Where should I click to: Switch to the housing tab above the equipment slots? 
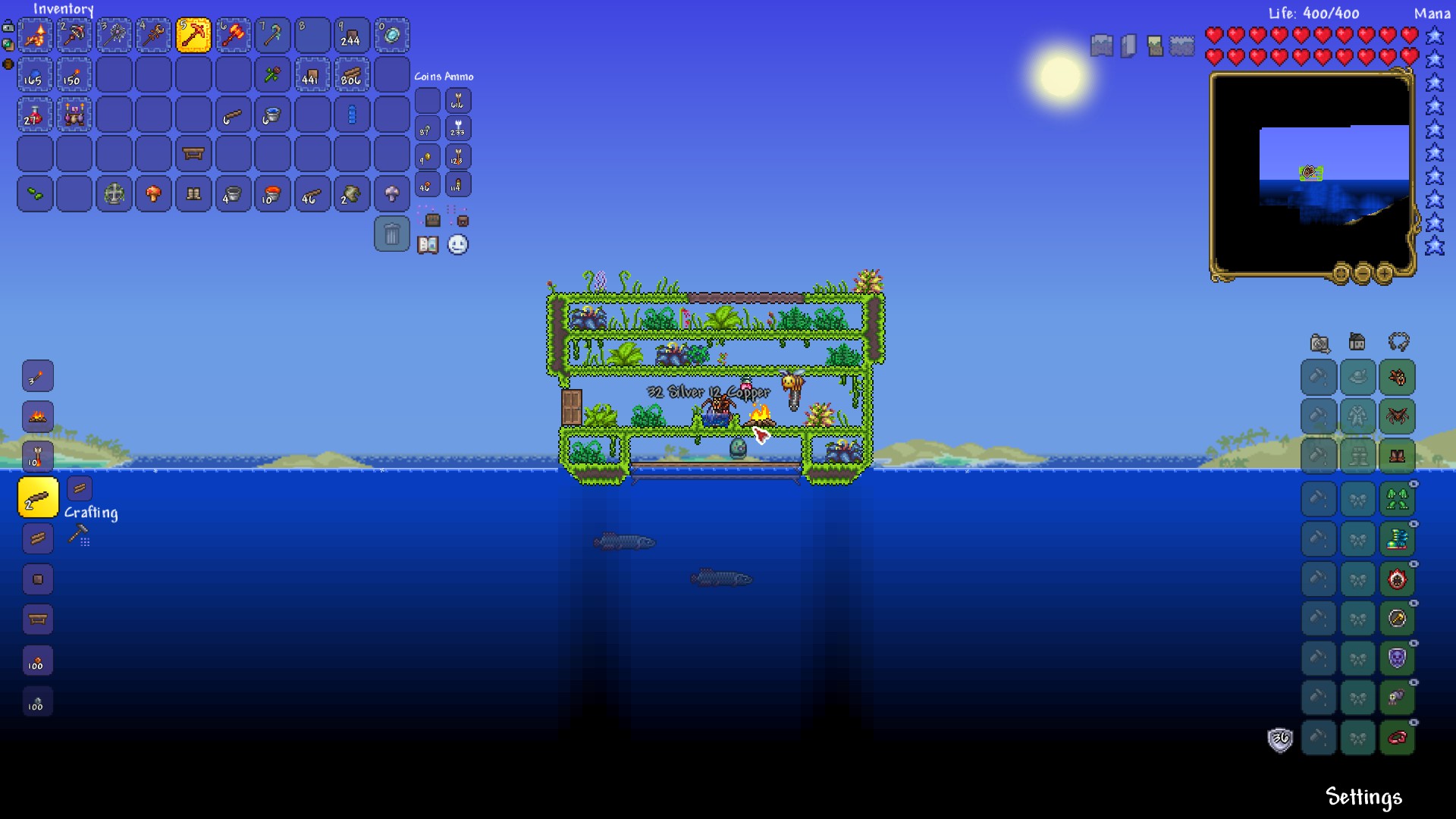click(x=1357, y=343)
